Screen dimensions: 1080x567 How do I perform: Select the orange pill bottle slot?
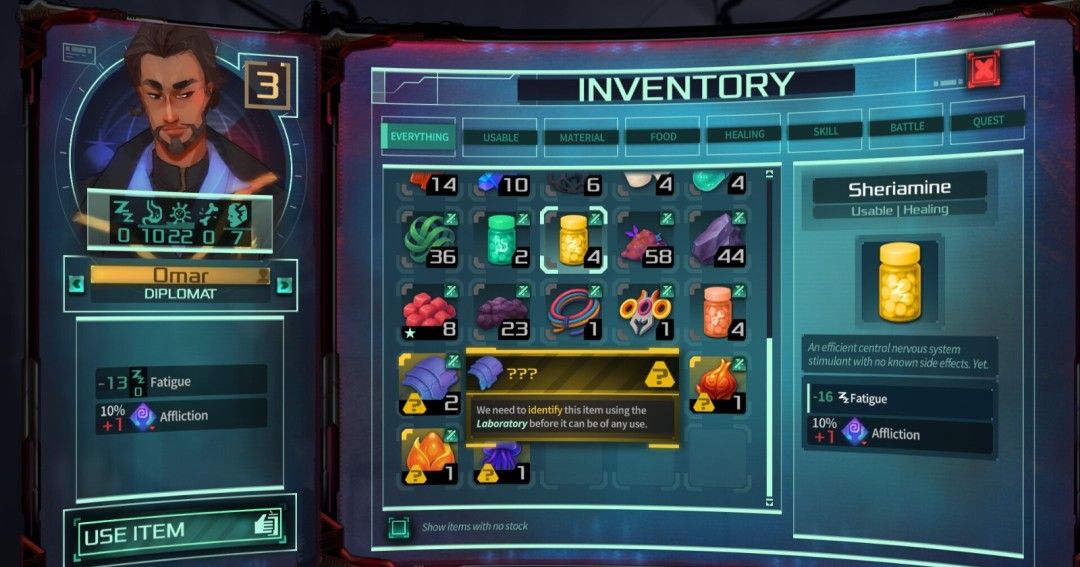(x=718, y=311)
